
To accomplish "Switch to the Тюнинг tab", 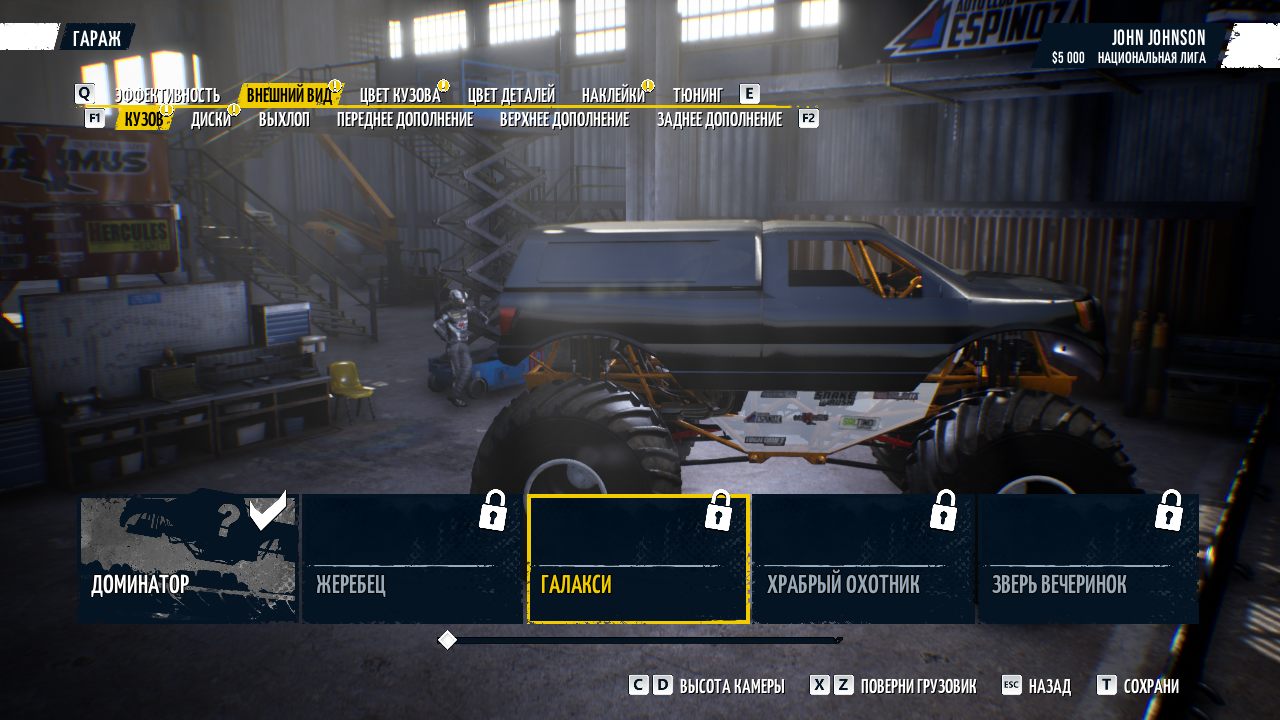I will 697,95.
